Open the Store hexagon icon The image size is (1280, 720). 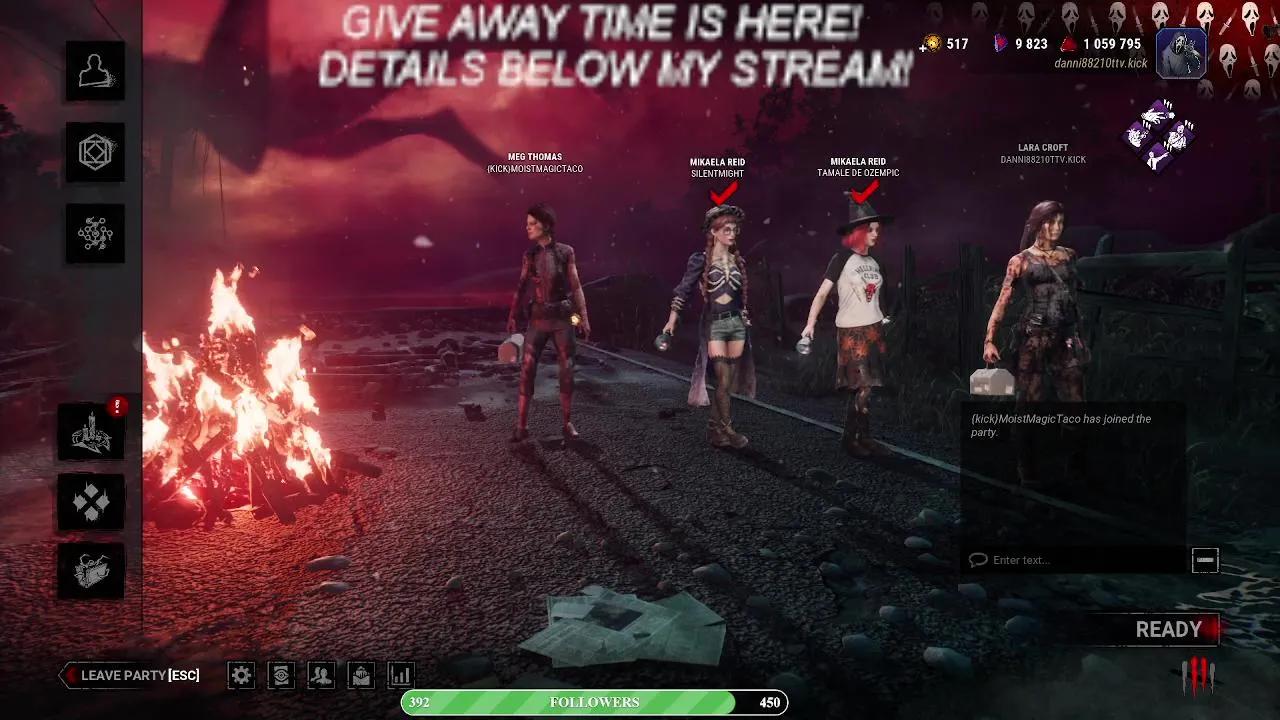[94, 152]
